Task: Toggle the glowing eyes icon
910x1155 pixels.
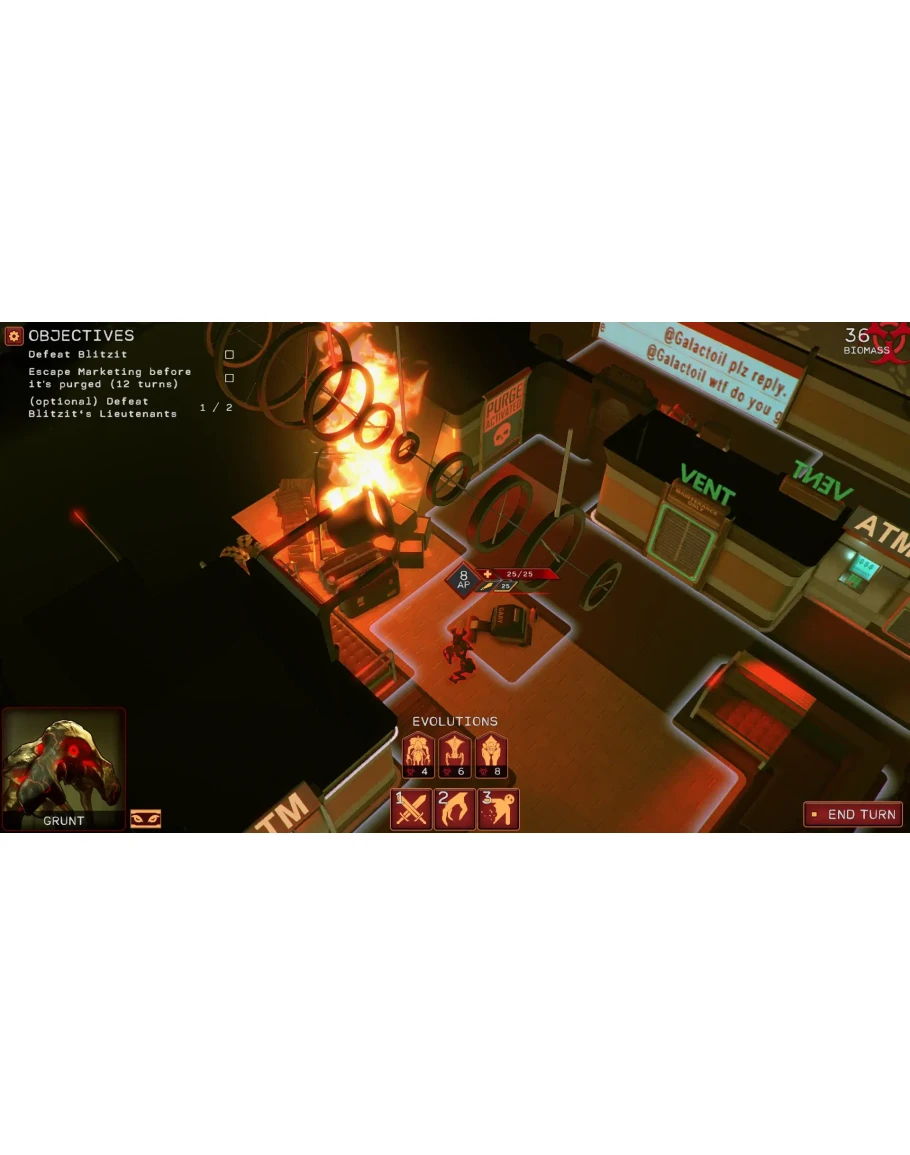Action: [145, 819]
